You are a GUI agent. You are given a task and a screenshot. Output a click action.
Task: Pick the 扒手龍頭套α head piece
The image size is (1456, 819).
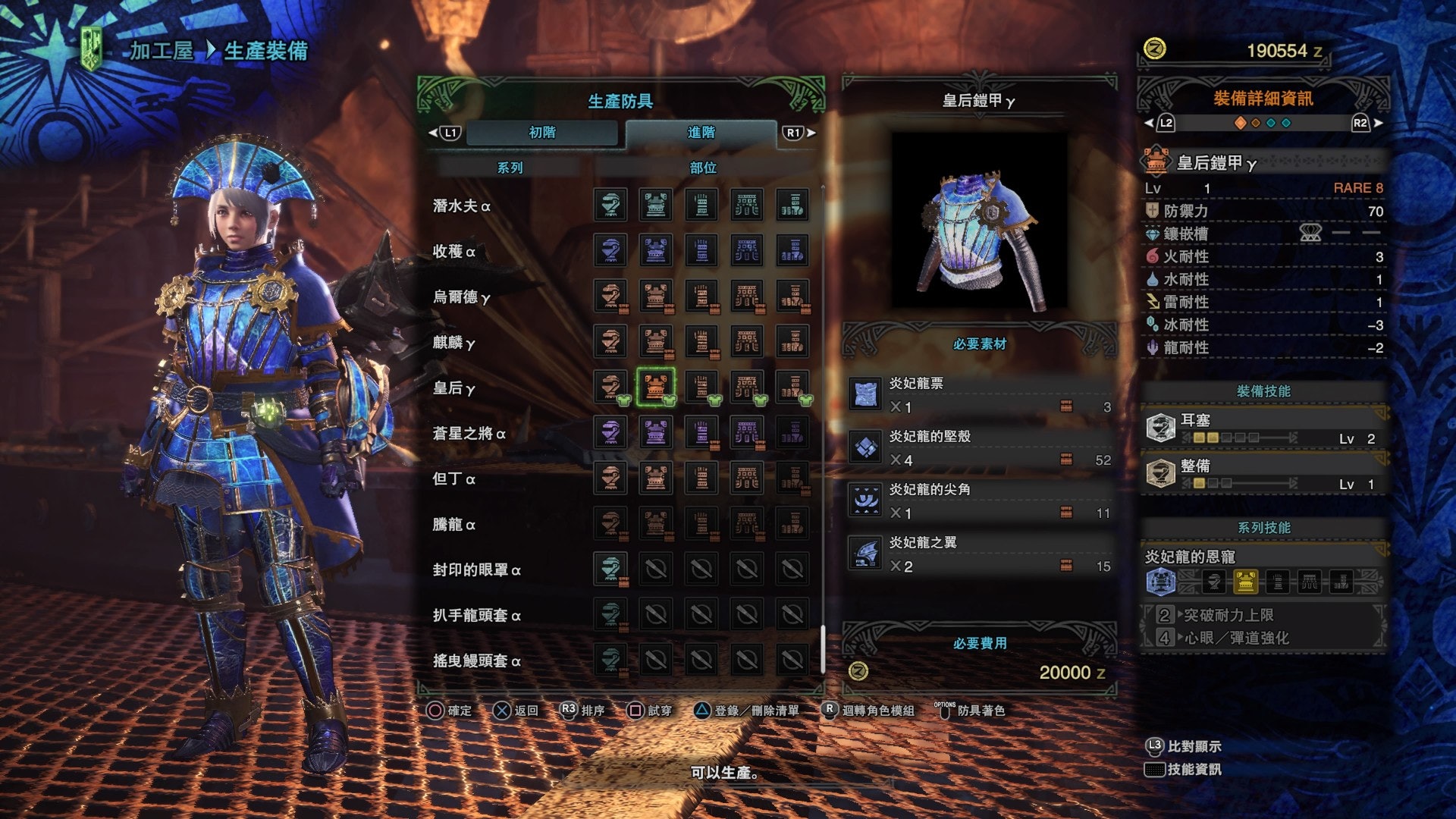(610, 614)
